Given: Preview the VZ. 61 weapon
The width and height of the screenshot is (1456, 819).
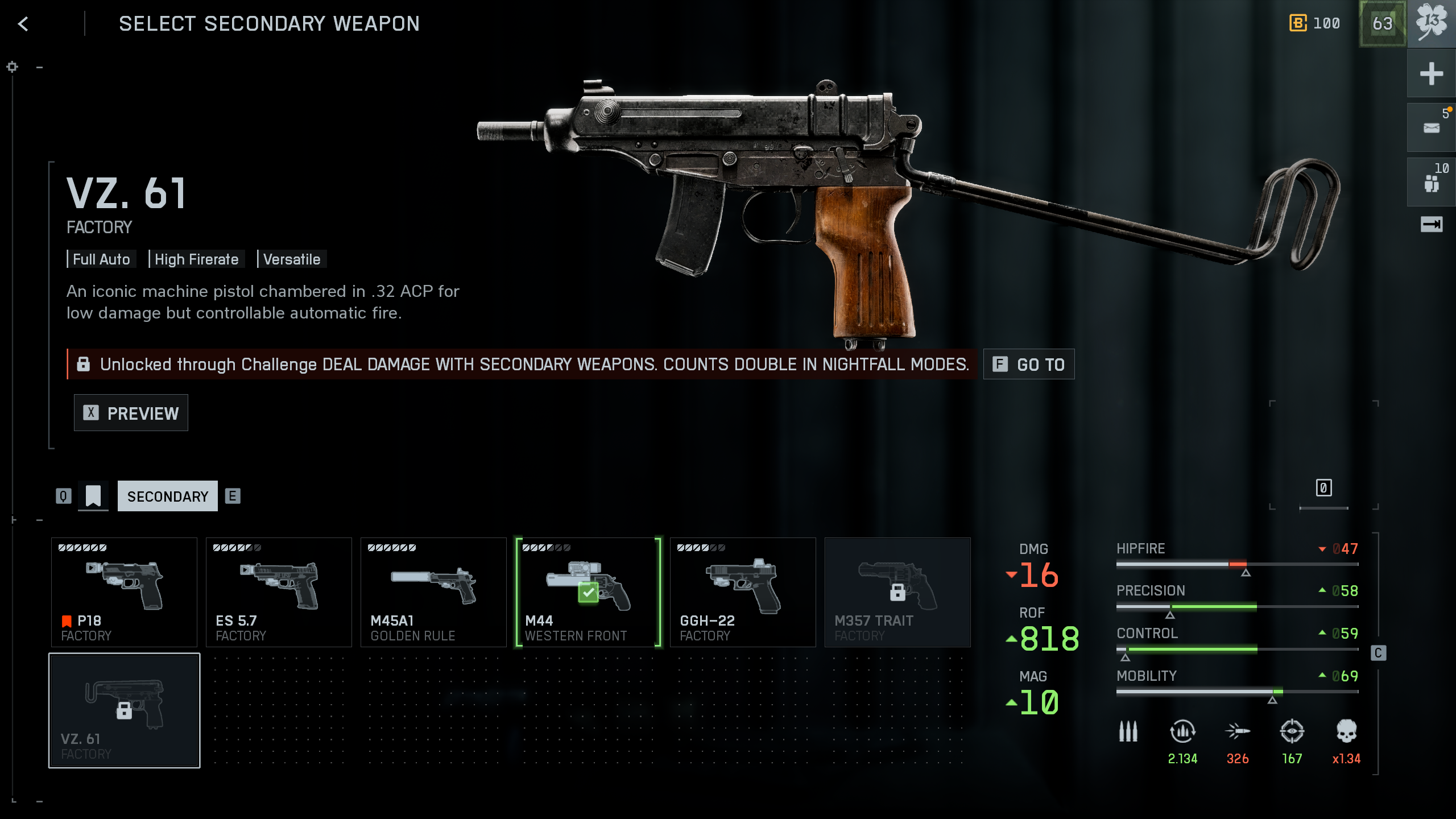Looking at the screenshot, I should pyautogui.click(x=131, y=413).
